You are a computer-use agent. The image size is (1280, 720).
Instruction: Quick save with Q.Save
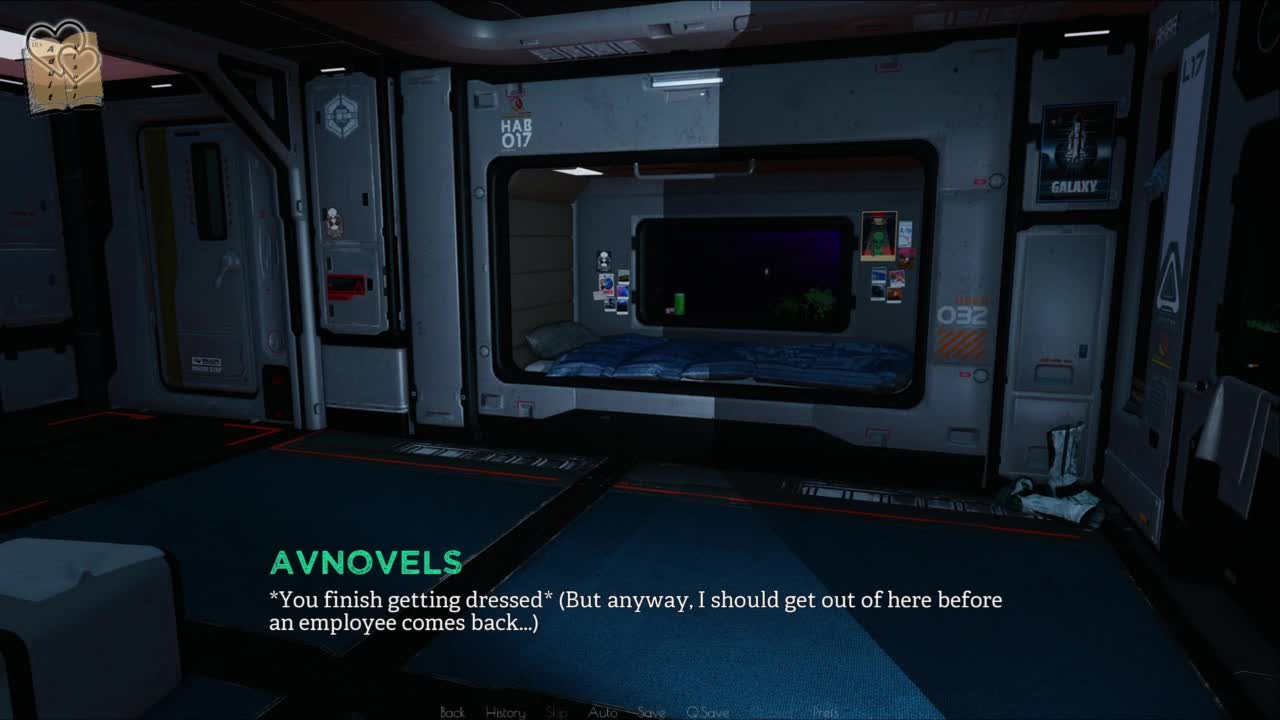click(707, 712)
